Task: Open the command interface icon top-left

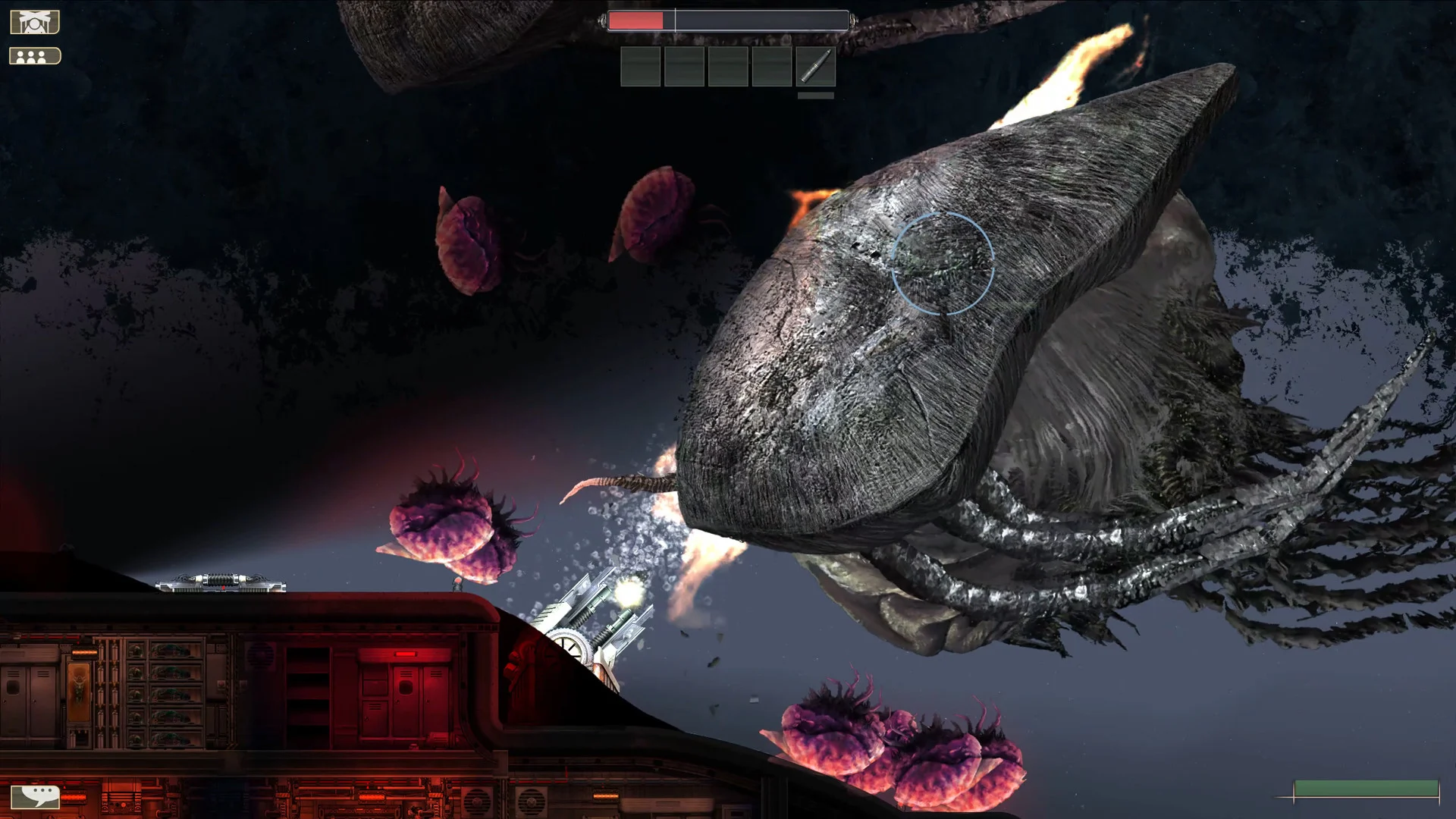Action: (33, 20)
